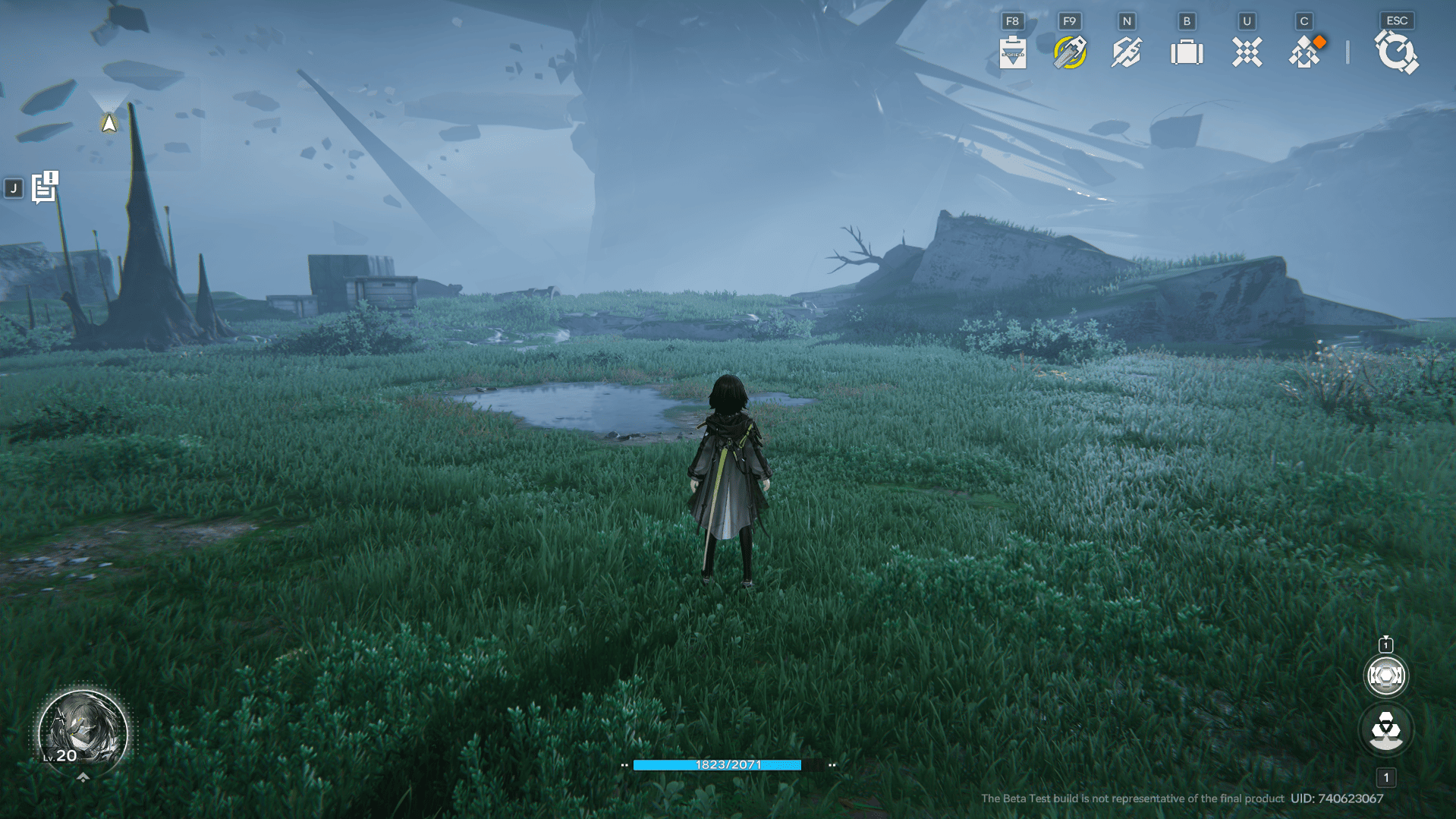The image size is (1456, 819).
Task: Open the Endfield clipboard icon
Action: 1013,52
